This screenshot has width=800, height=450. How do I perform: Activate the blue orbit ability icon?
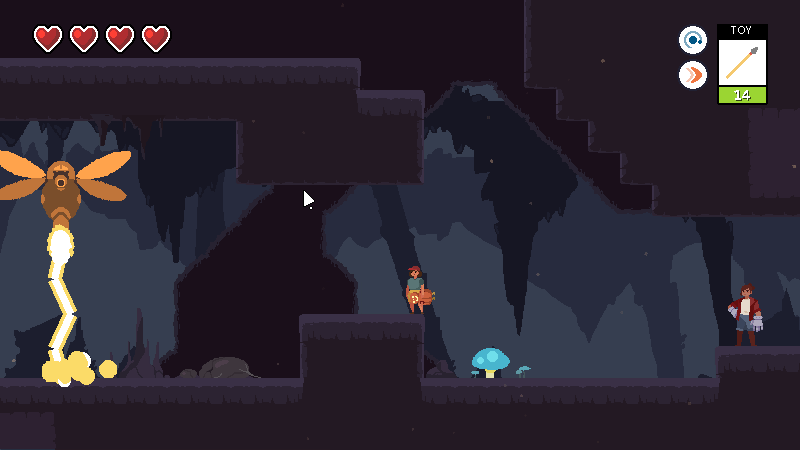tap(693, 40)
